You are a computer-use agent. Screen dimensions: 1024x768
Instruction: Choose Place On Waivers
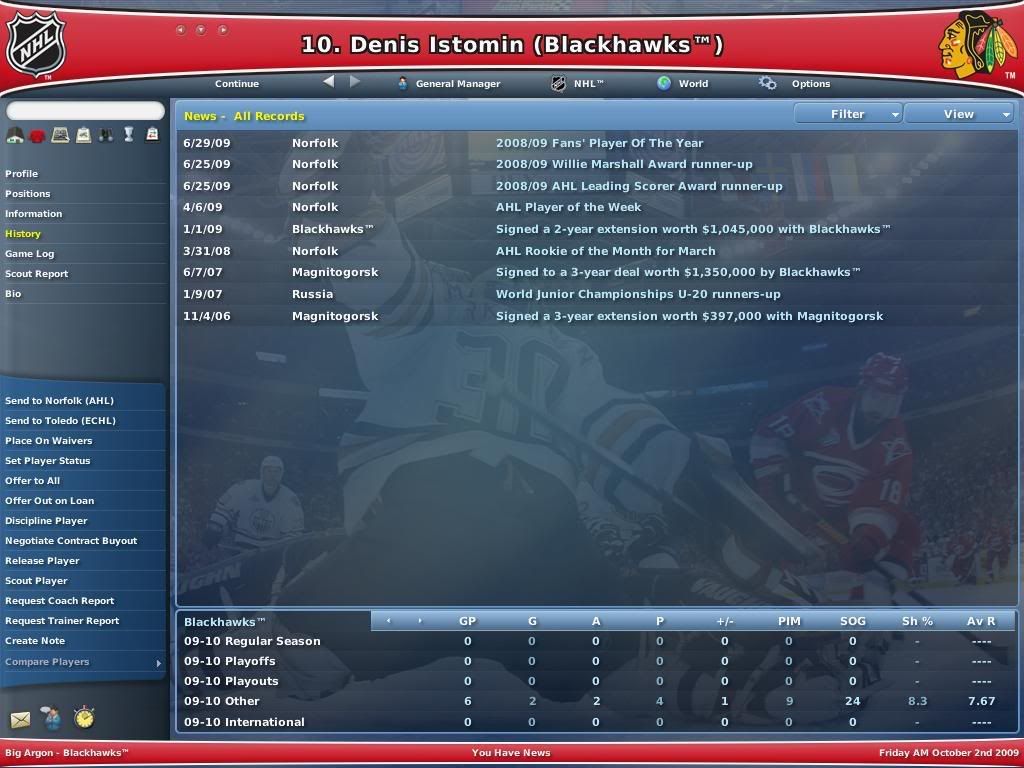(49, 441)
